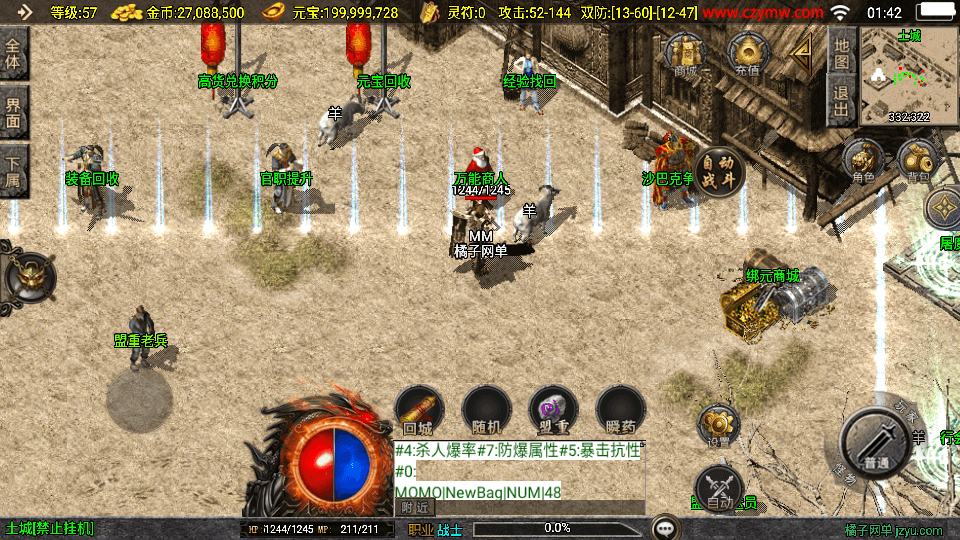Open the 角色 character sheet
This screenshot has height=540, width=960.
point(863,161)
